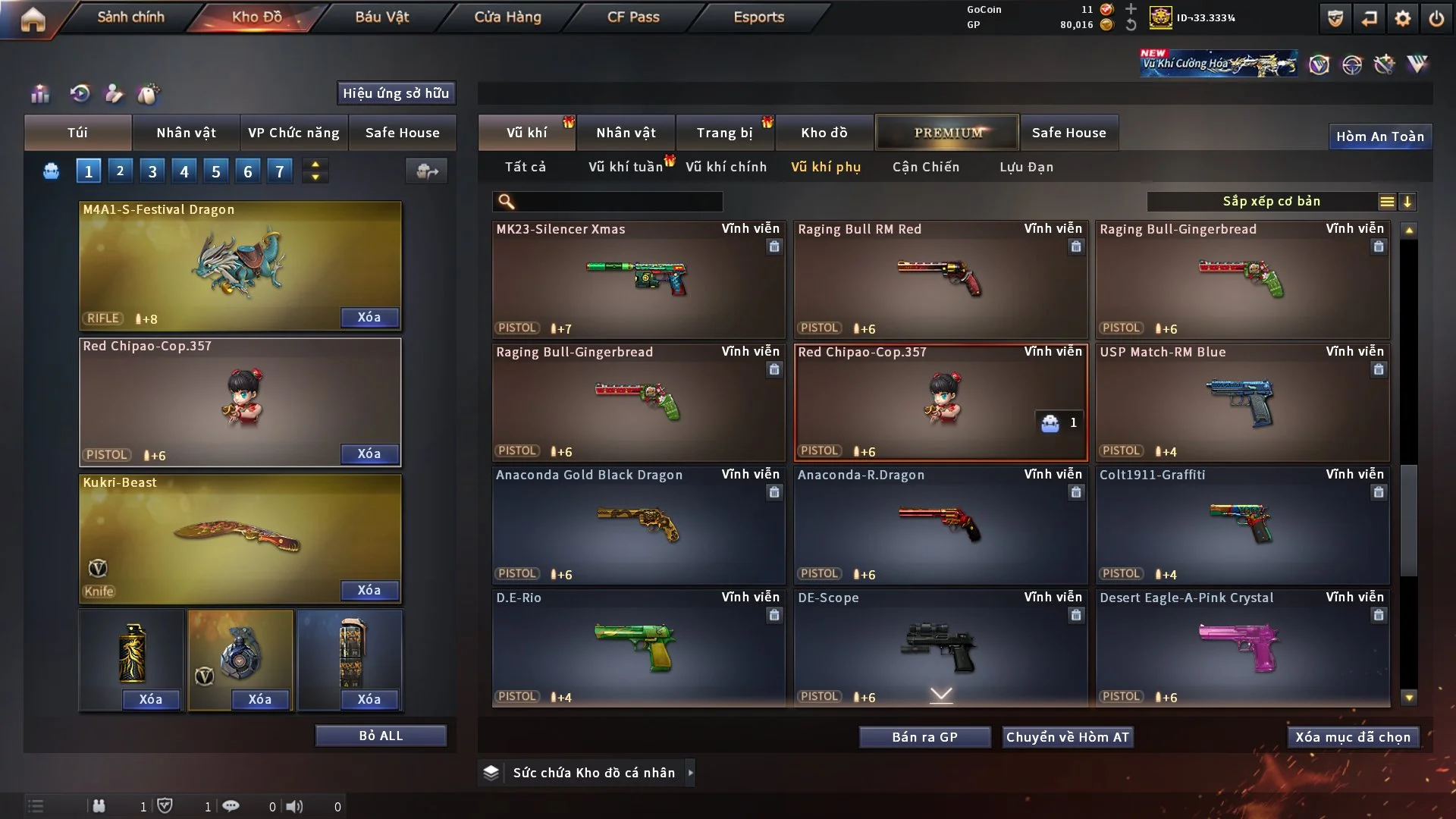
Task: Click Chuyển về Hòm AT button
Action: pos(1068,737)
